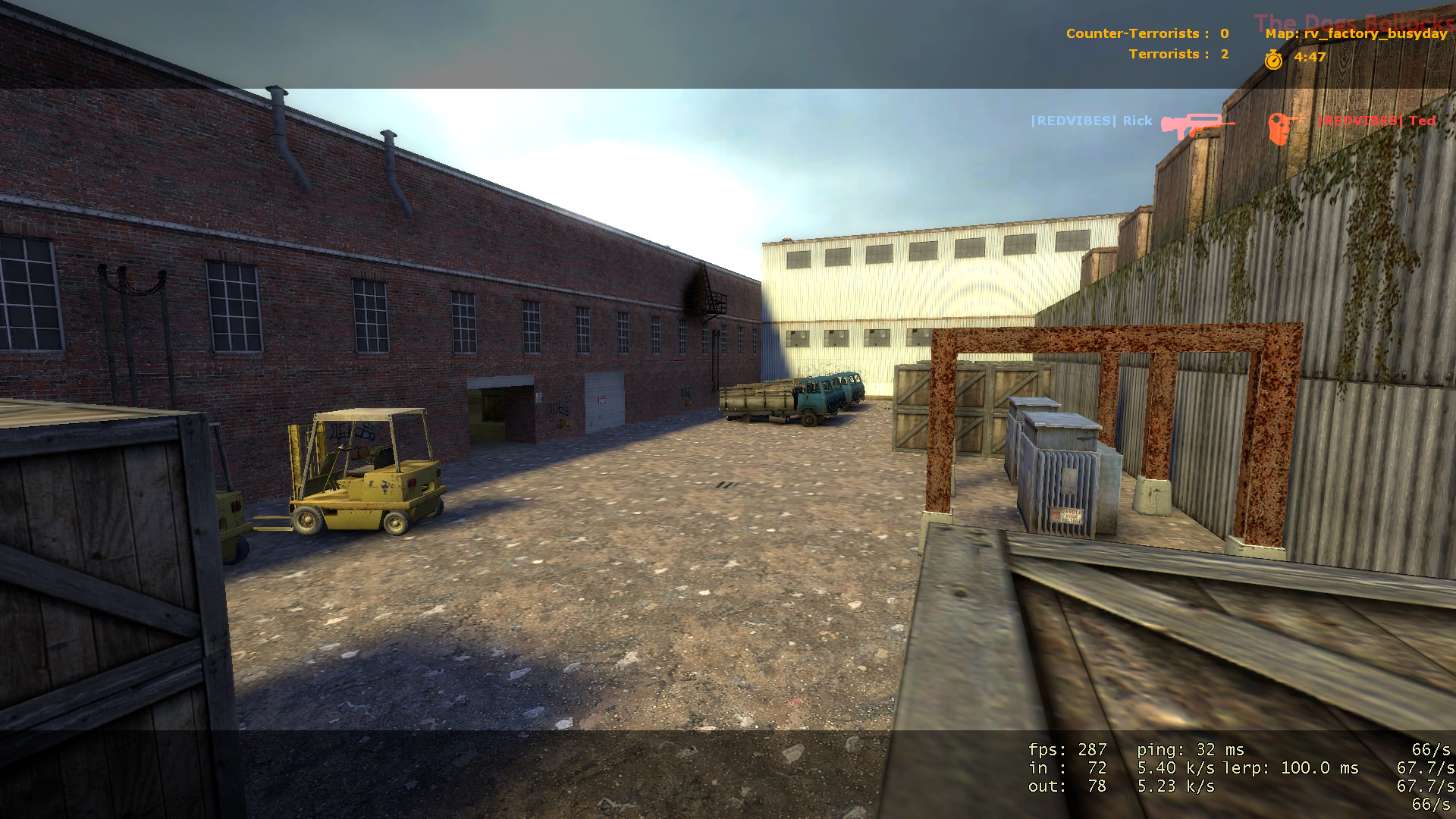Select "|REDVIBES| Rick" in the kill feed
The height and width of the screenshot is (819, 1456).
pyautogui.click(x=1090, y=120)
